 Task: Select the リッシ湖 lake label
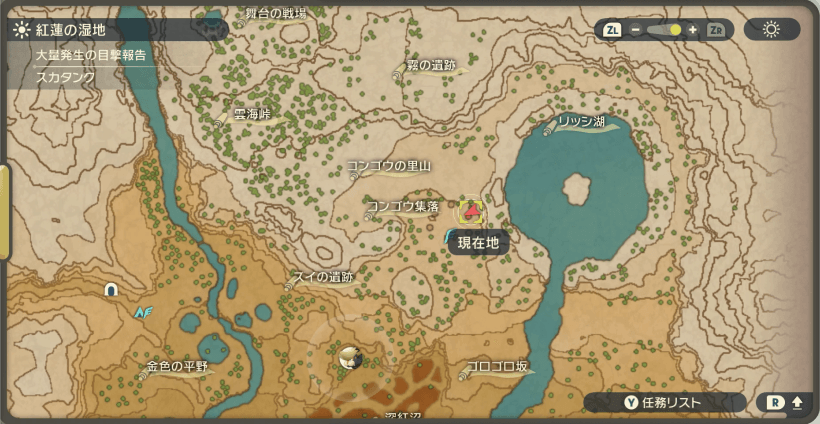[x=582, y=121]
